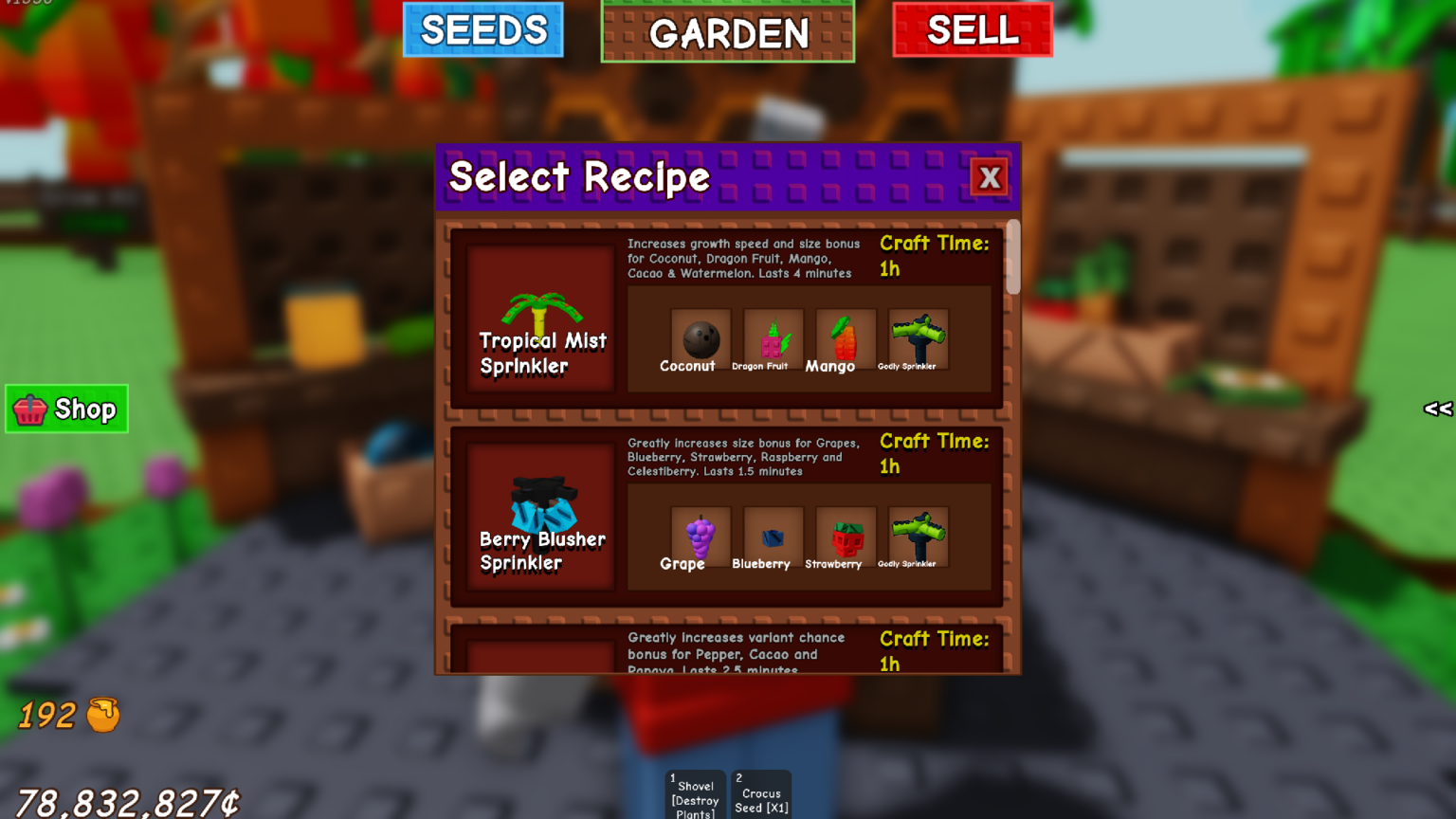Click the shopping basket icon on Shop button
This screenshot has width=1456, height=819.
point(29,409)
